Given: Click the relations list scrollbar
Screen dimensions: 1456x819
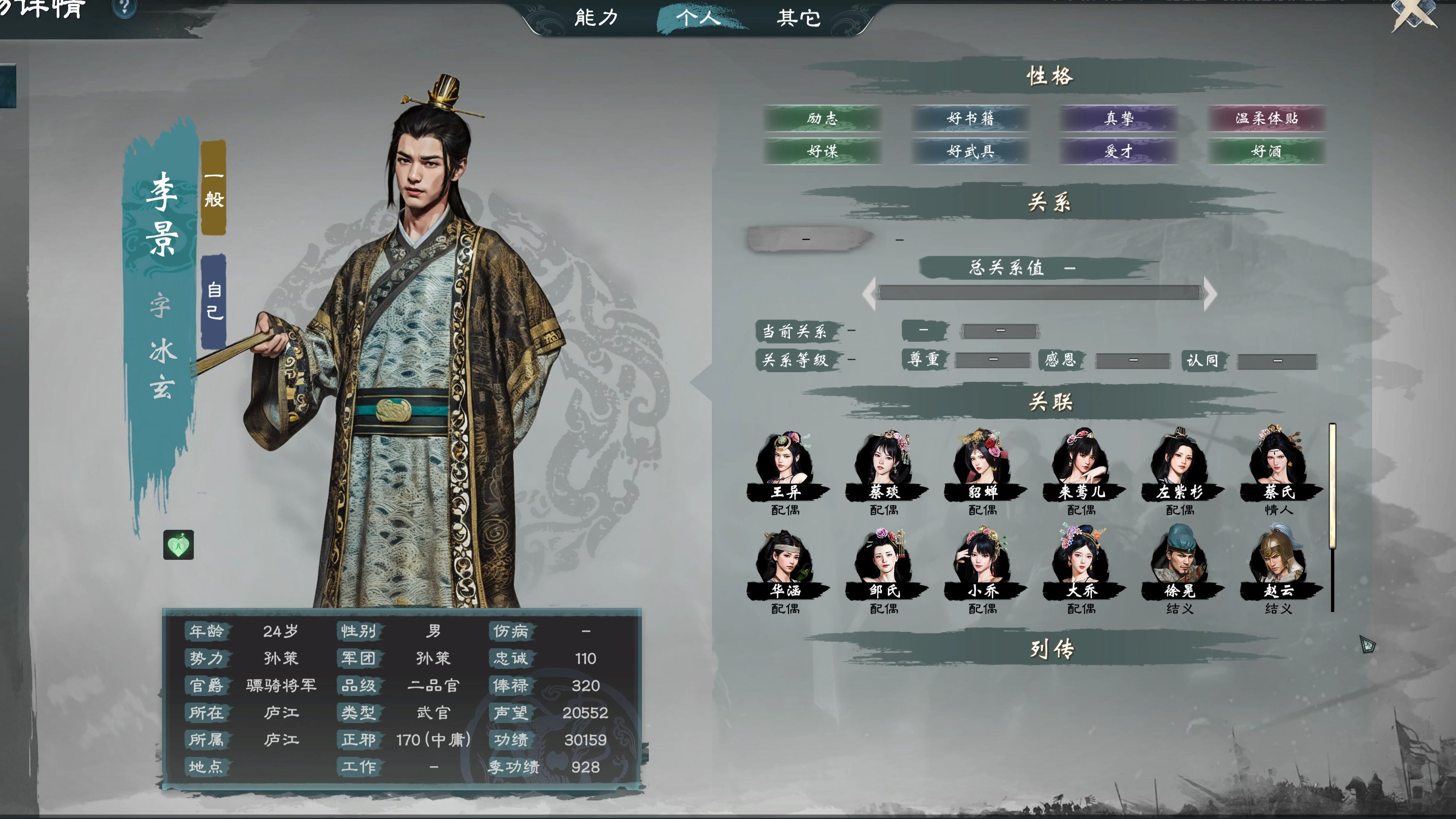Looking at the screenshot, I should [1332, 486].
